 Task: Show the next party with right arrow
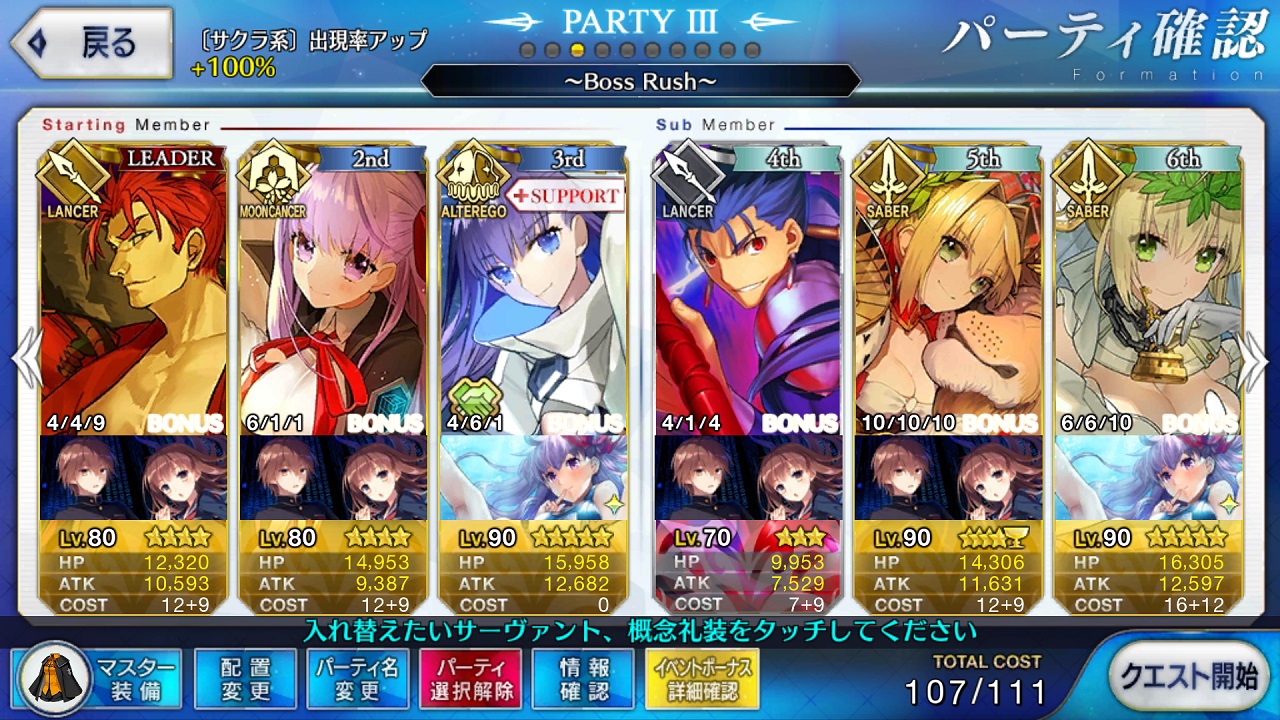click(x=1254, y=357)
